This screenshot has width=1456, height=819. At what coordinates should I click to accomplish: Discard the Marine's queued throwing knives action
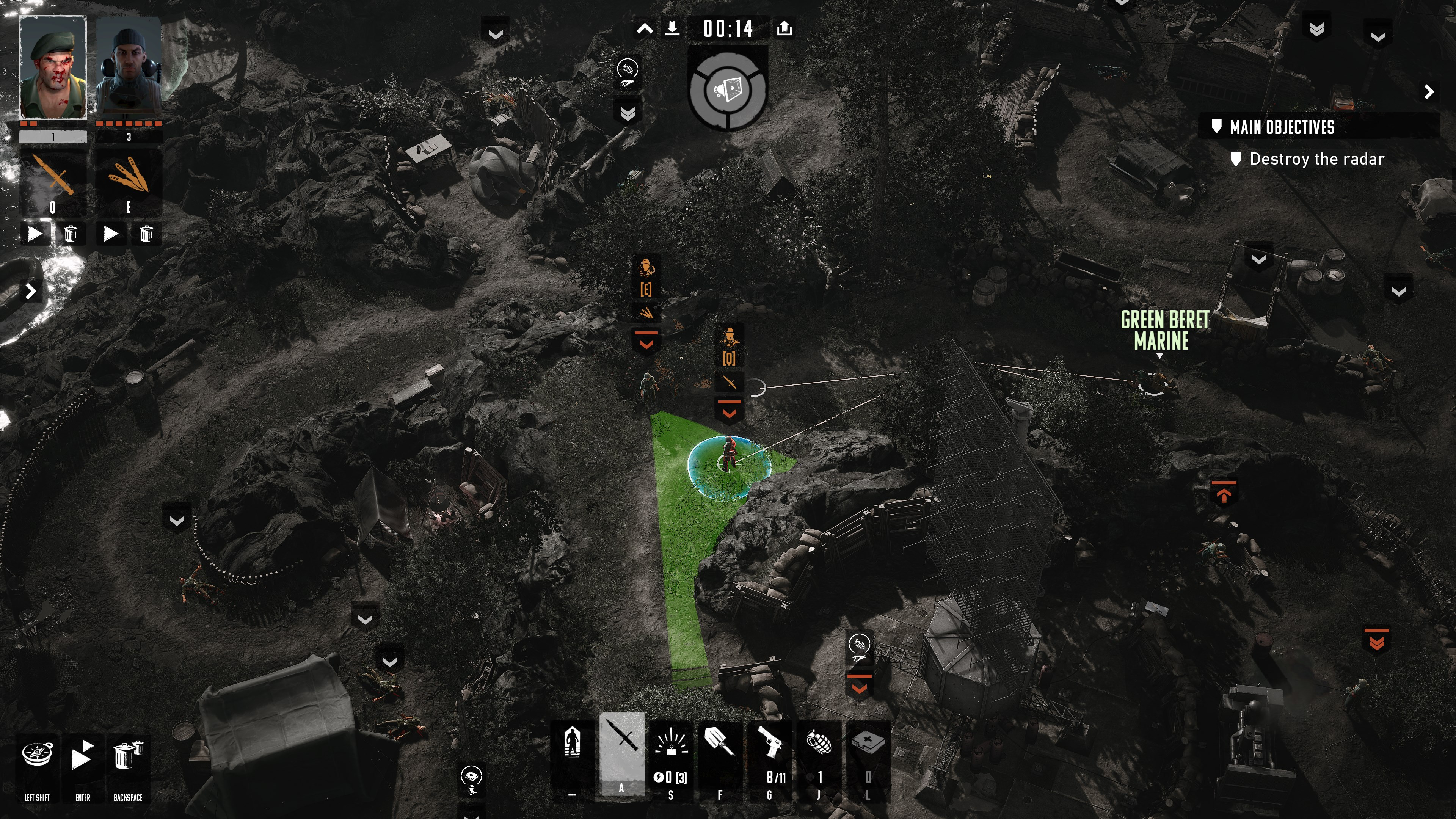click(x=146, y=234)
